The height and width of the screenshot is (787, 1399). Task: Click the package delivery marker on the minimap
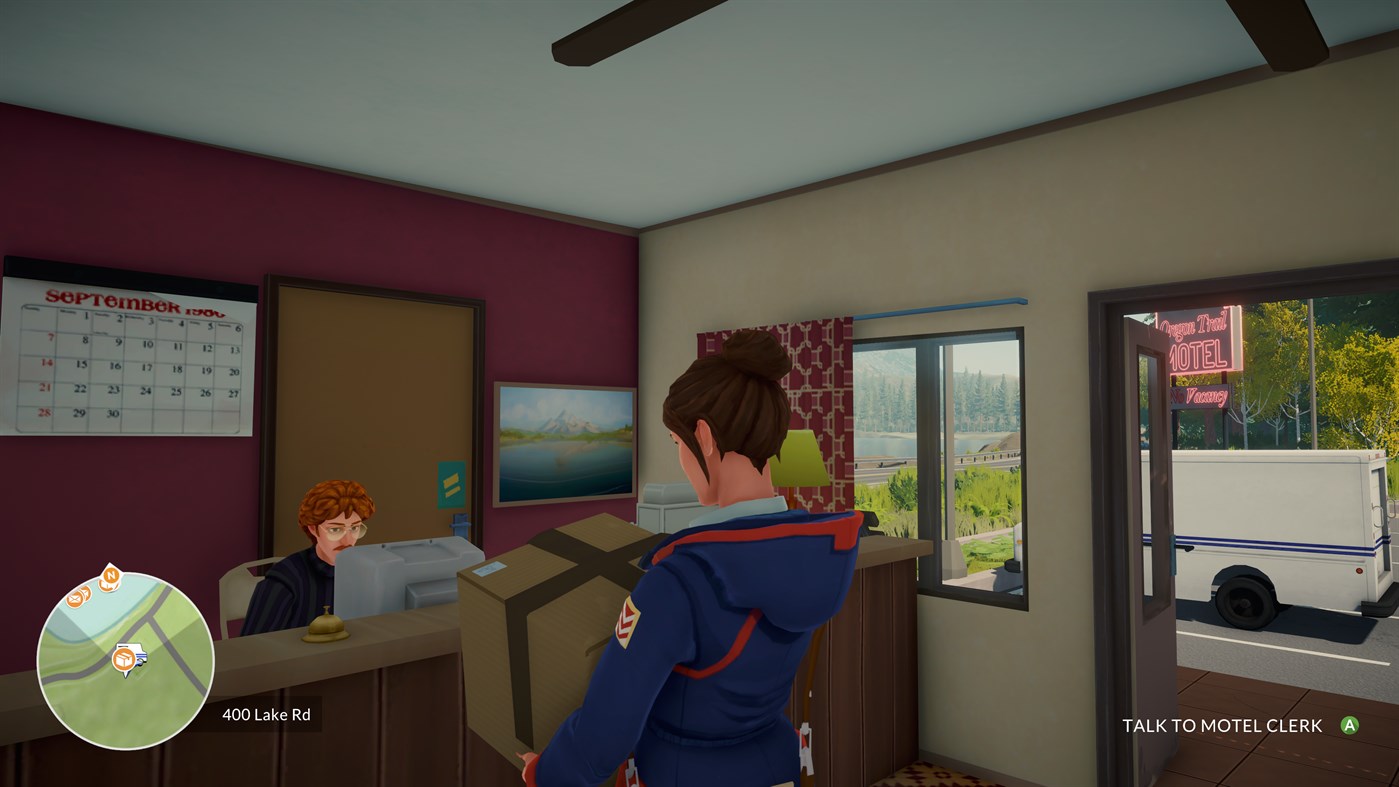click(x=124, y=657)
